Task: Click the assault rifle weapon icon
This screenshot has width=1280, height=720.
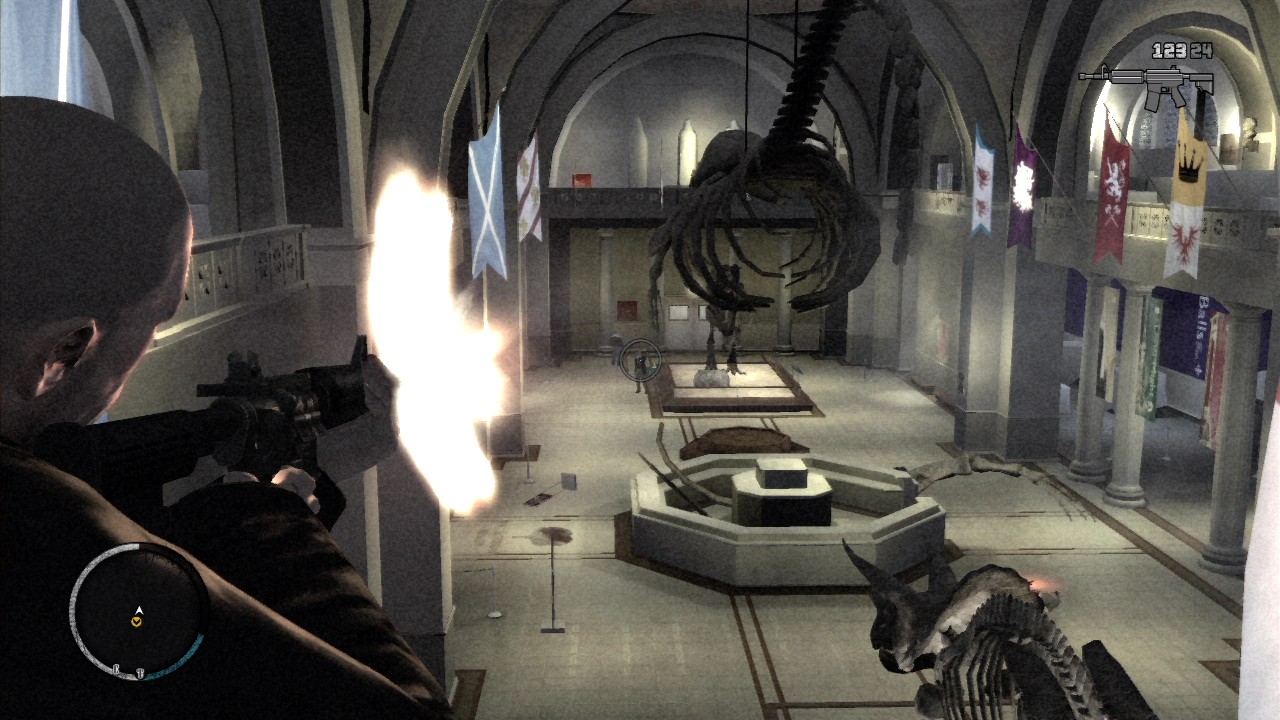Action: [x=1146, y=85]
